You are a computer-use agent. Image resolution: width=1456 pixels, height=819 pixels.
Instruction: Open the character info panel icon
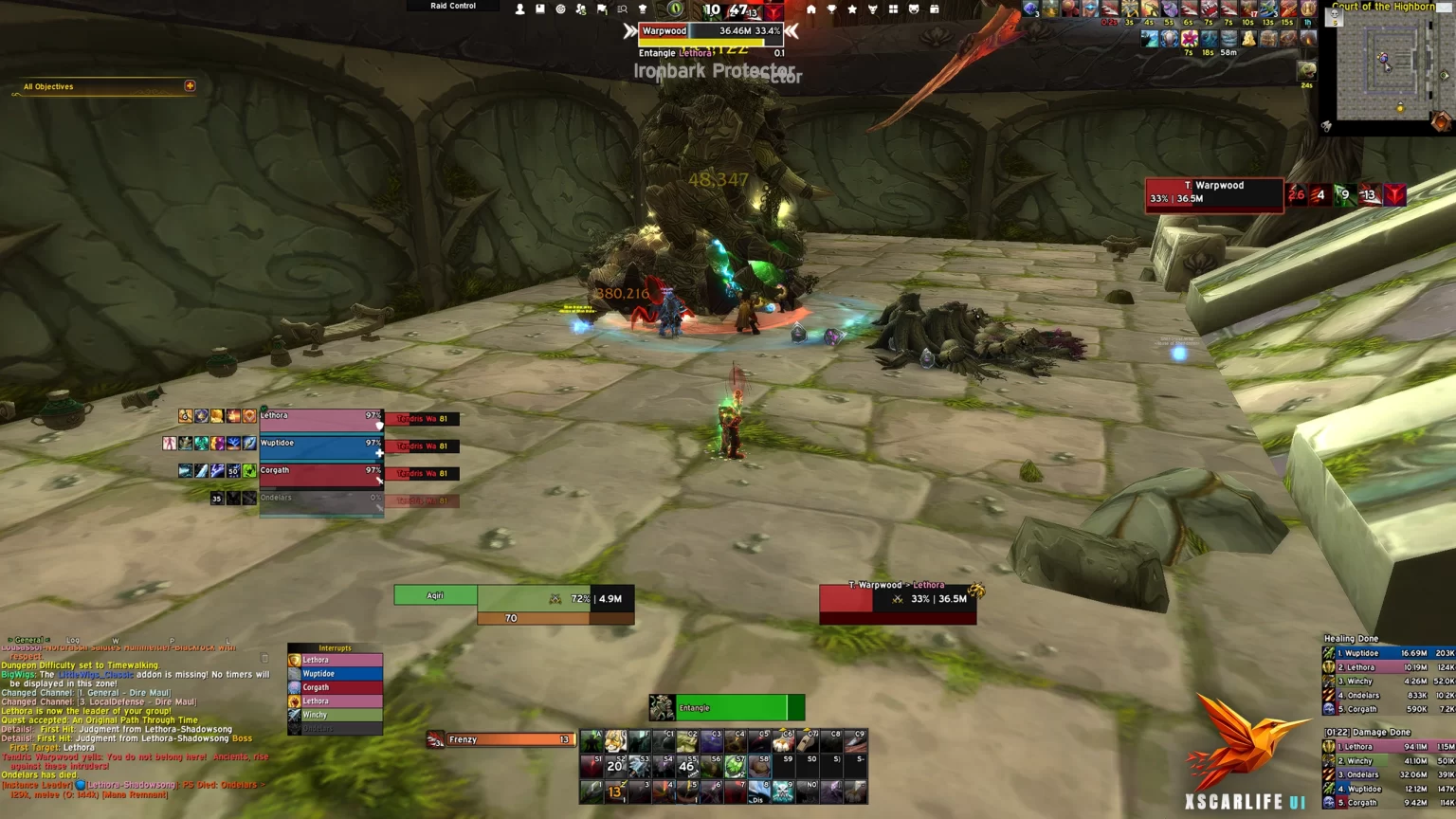tap(521, 9)
